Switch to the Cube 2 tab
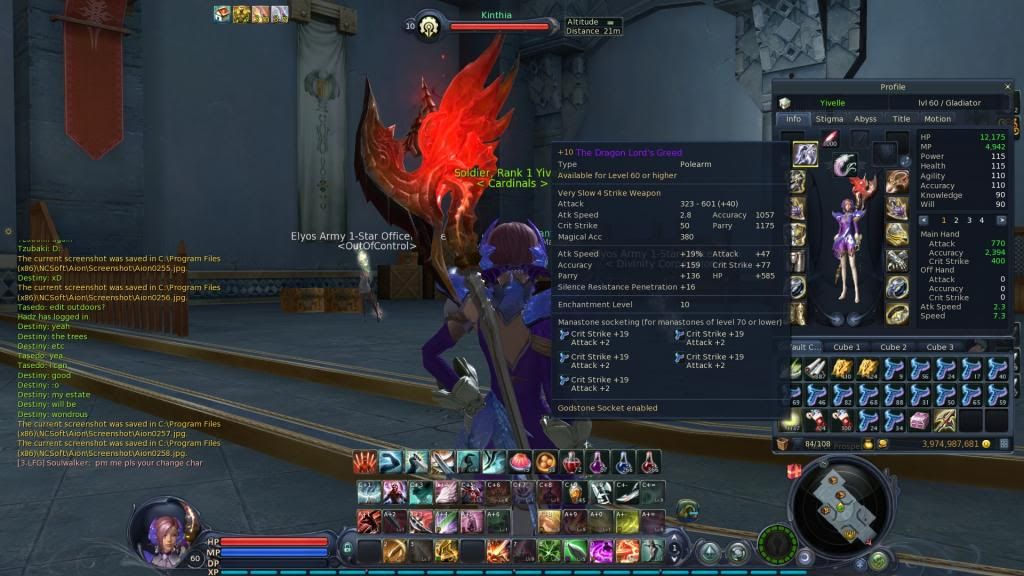This screenshot has height=576, width=1024. (892, 347)
